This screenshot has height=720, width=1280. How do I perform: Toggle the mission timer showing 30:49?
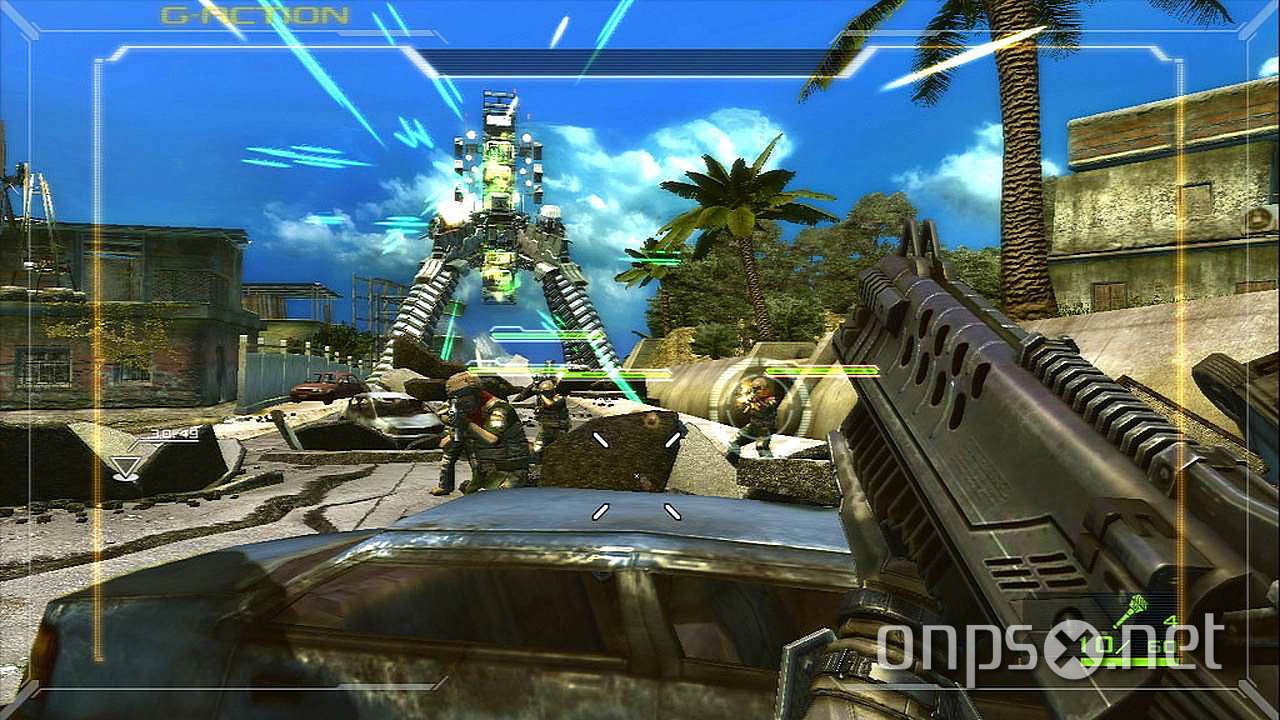coord(175,435)
